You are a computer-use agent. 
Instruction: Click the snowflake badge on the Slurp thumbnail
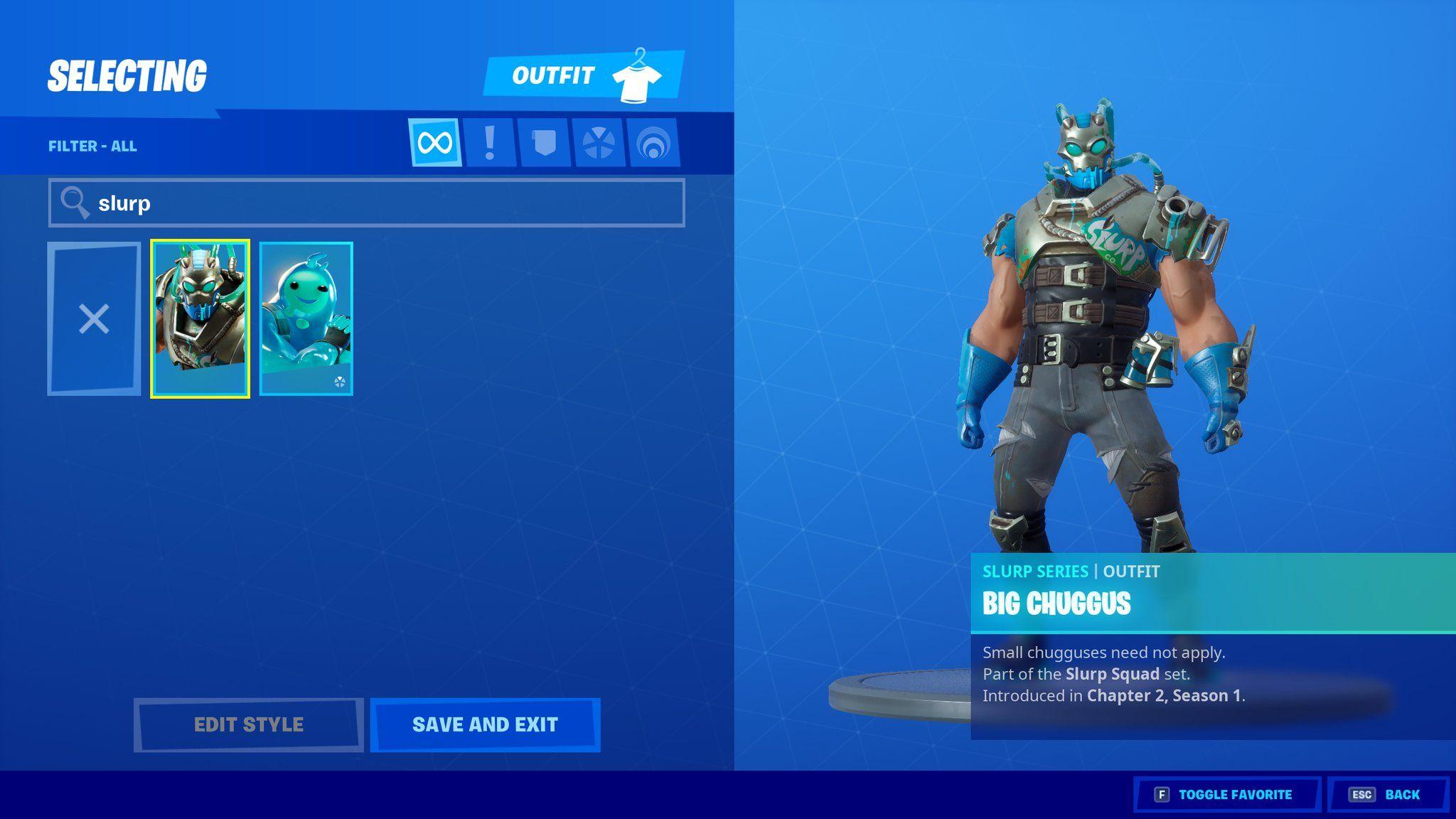(x=340, y=382)
